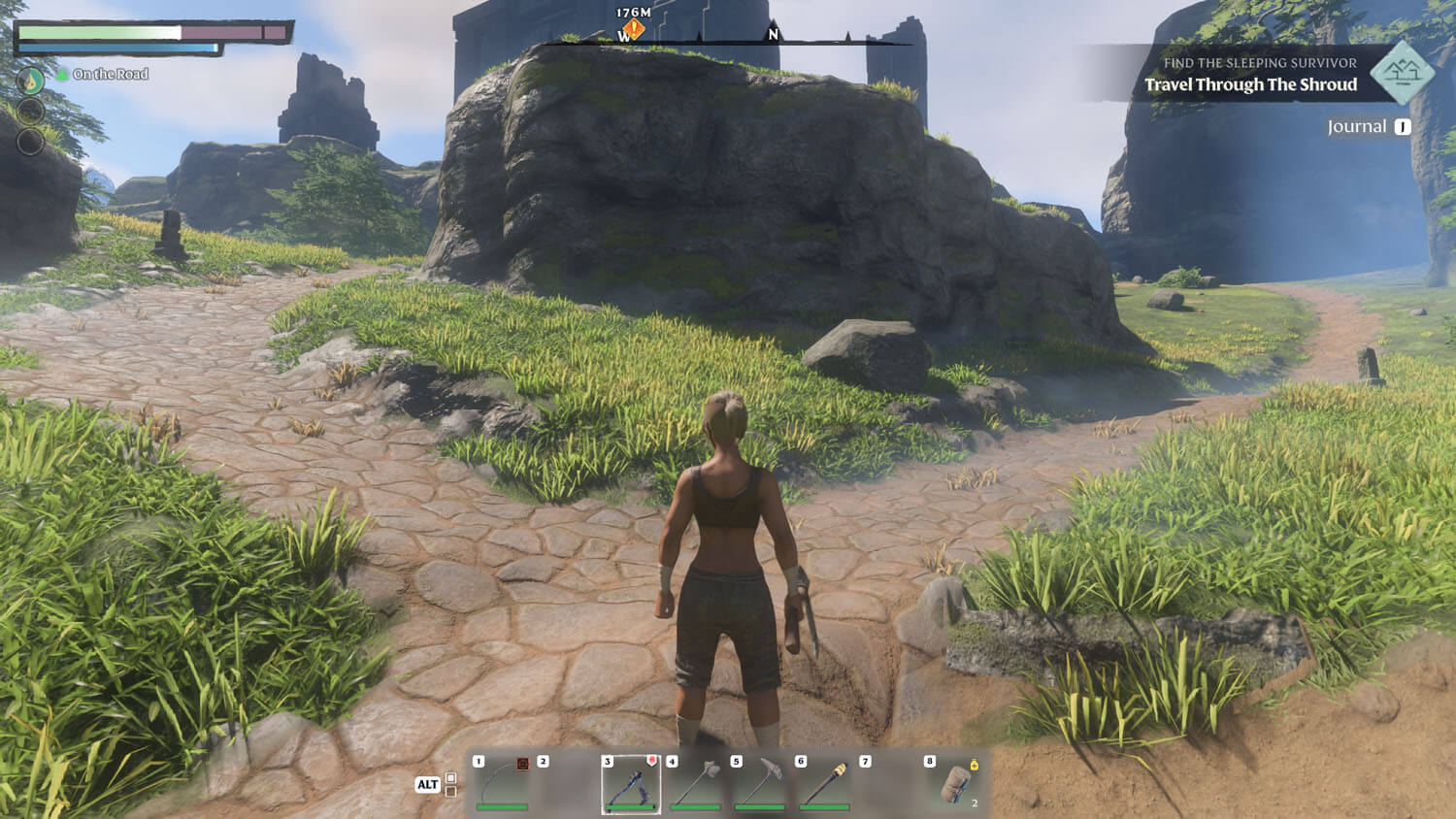Switch hotbar row using the toggle squares
Image resolution: width=1456 pixels, height=819 pixels.
450,784
